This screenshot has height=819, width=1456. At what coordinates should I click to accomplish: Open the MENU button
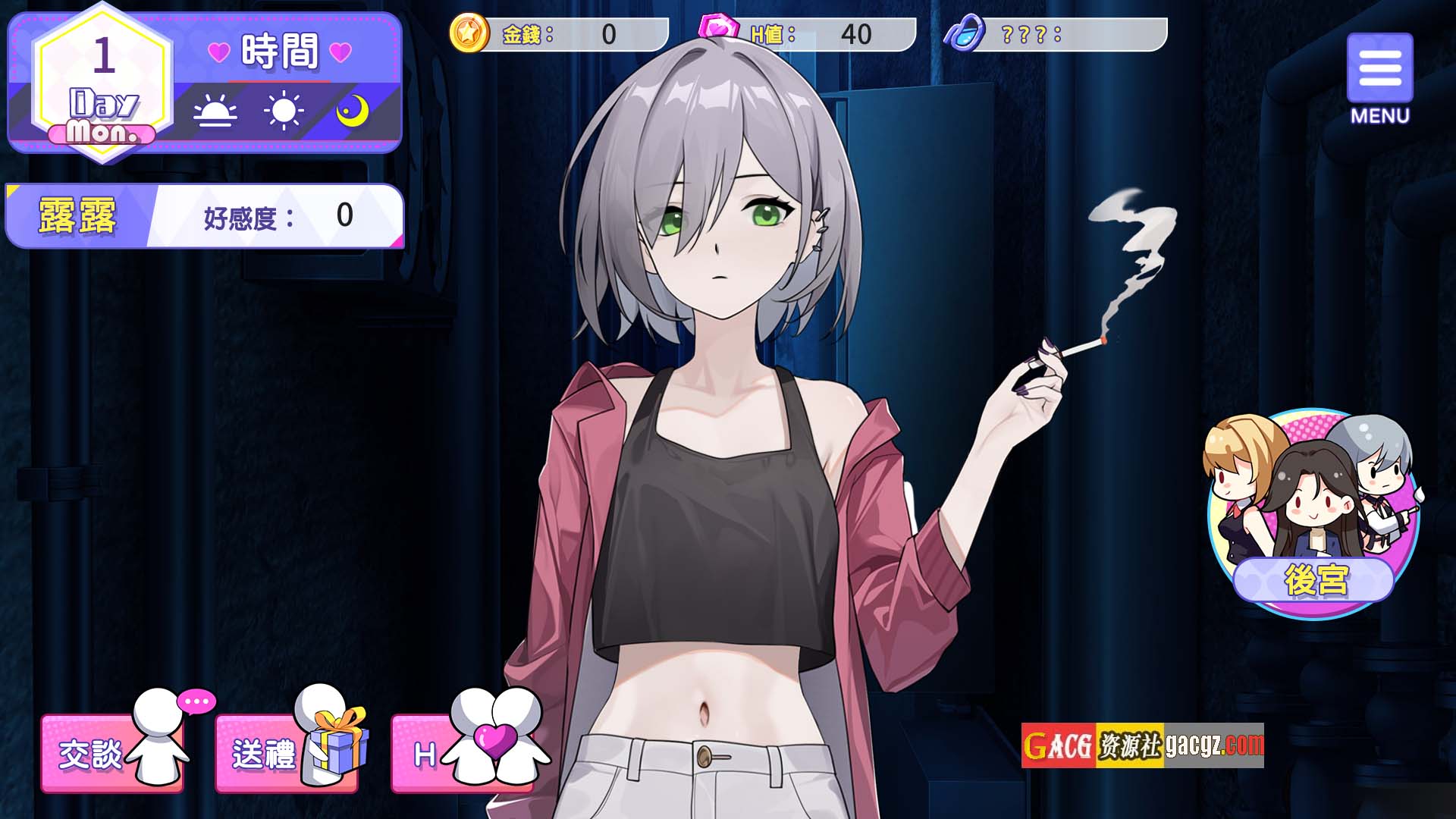coord(1379,78)
